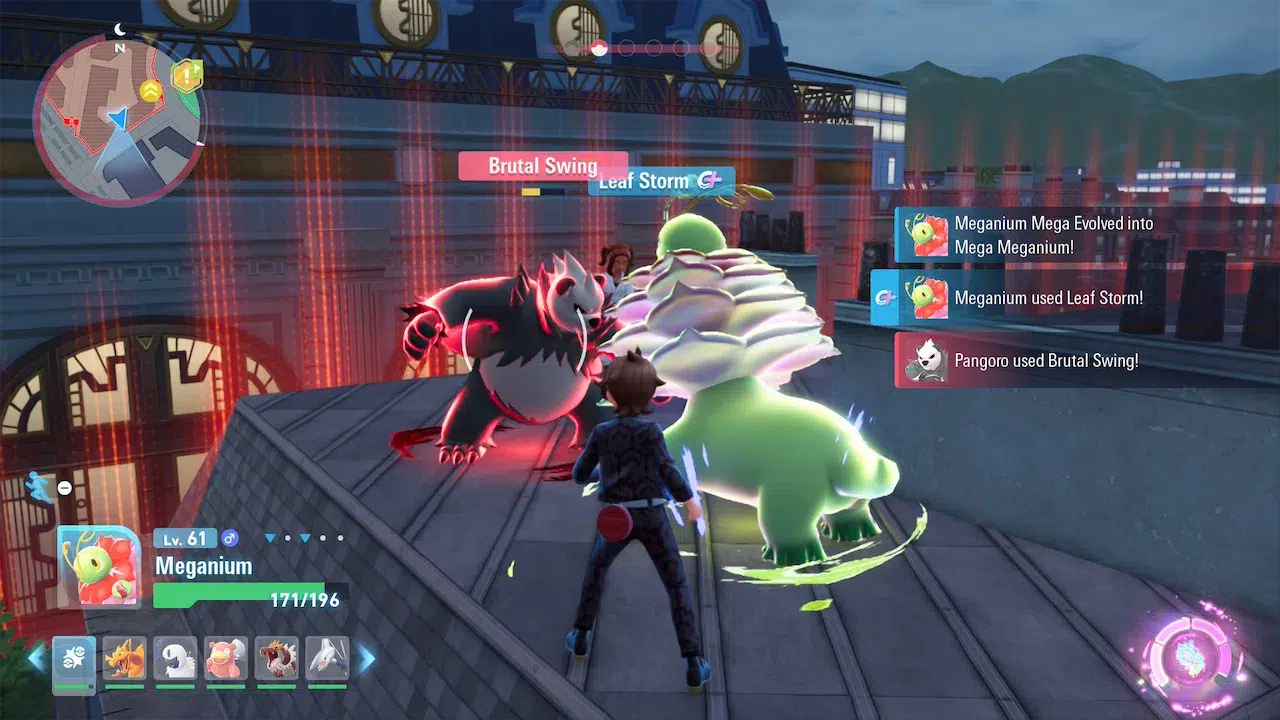Click the right party scroll arrow
The image size is (1280, 720).
coord(367,658)
